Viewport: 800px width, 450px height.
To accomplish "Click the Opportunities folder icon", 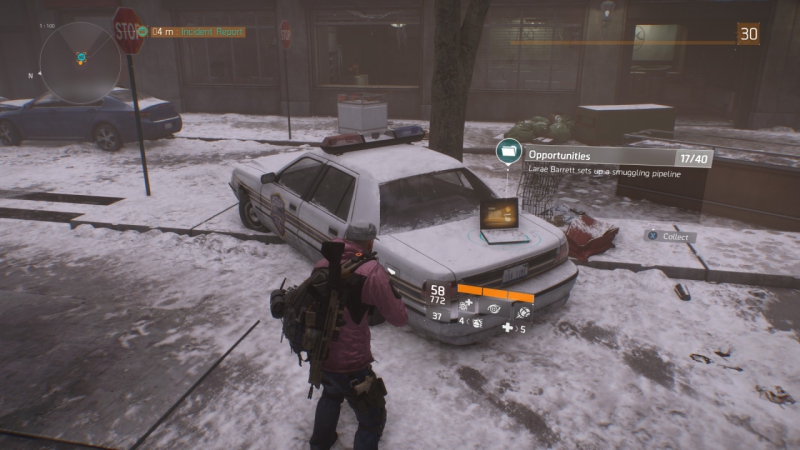I will (x=509, y=152).
